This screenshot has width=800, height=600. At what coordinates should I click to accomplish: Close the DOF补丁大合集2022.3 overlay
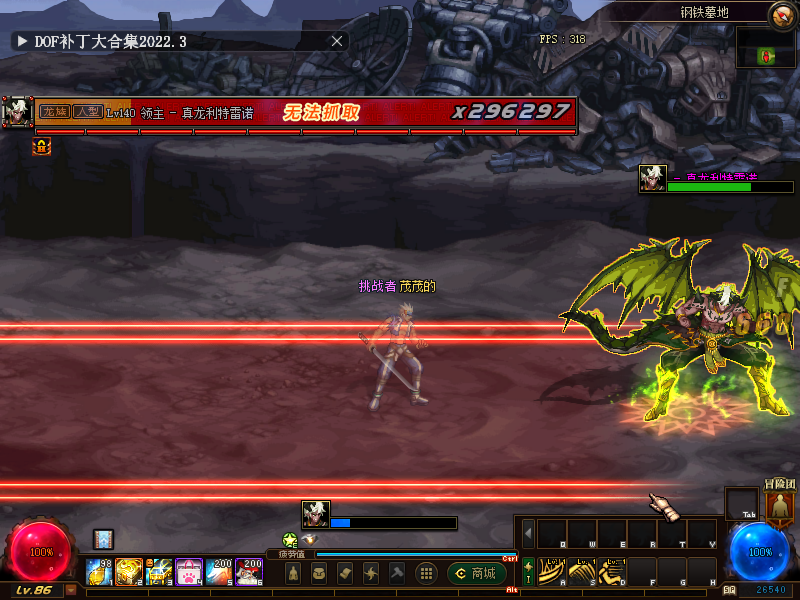click(x=337, y=41)
